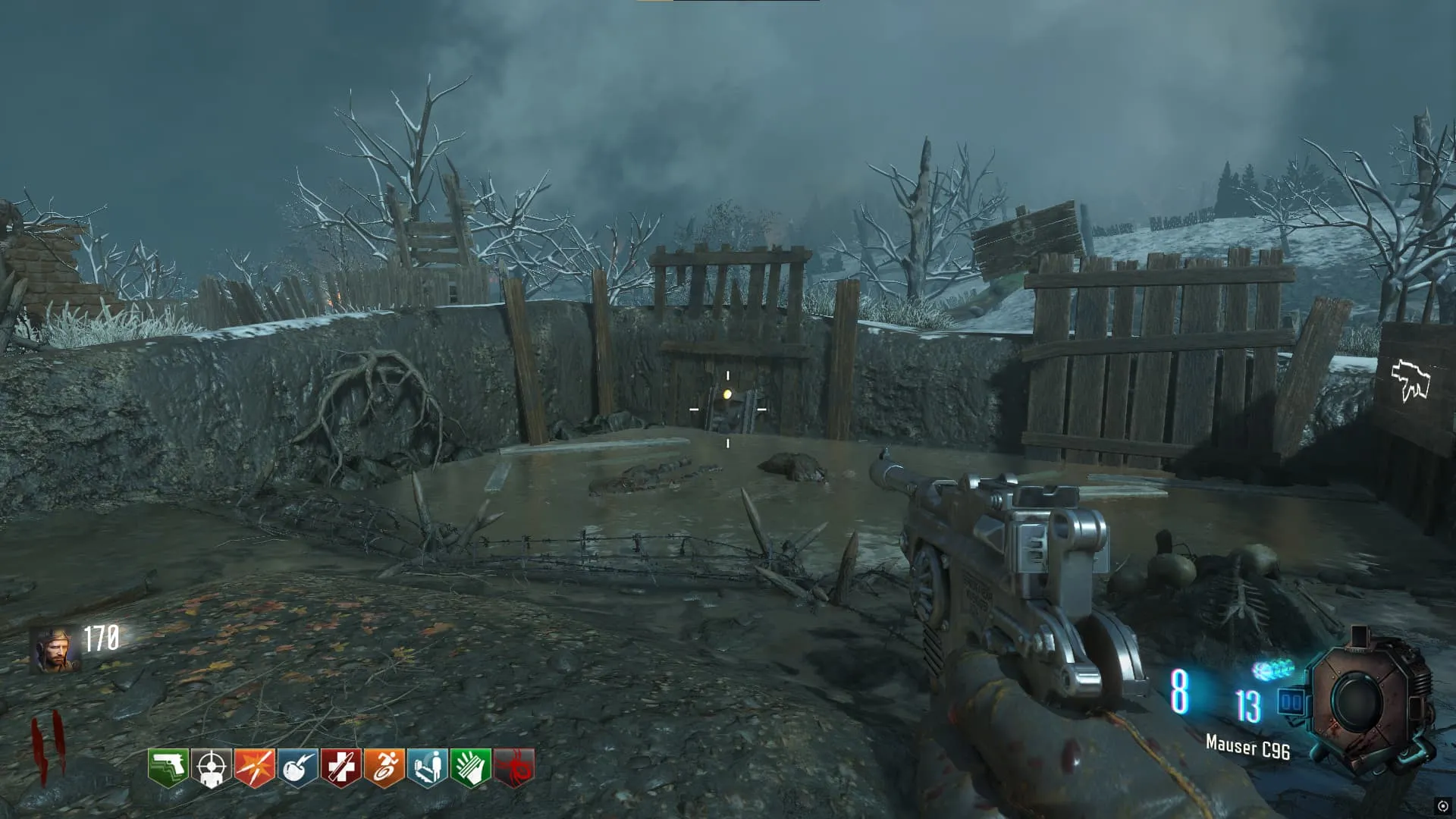Select the Mauser C96 weapon label
The image size is (1456, 819).
[x=1247, y=748]
